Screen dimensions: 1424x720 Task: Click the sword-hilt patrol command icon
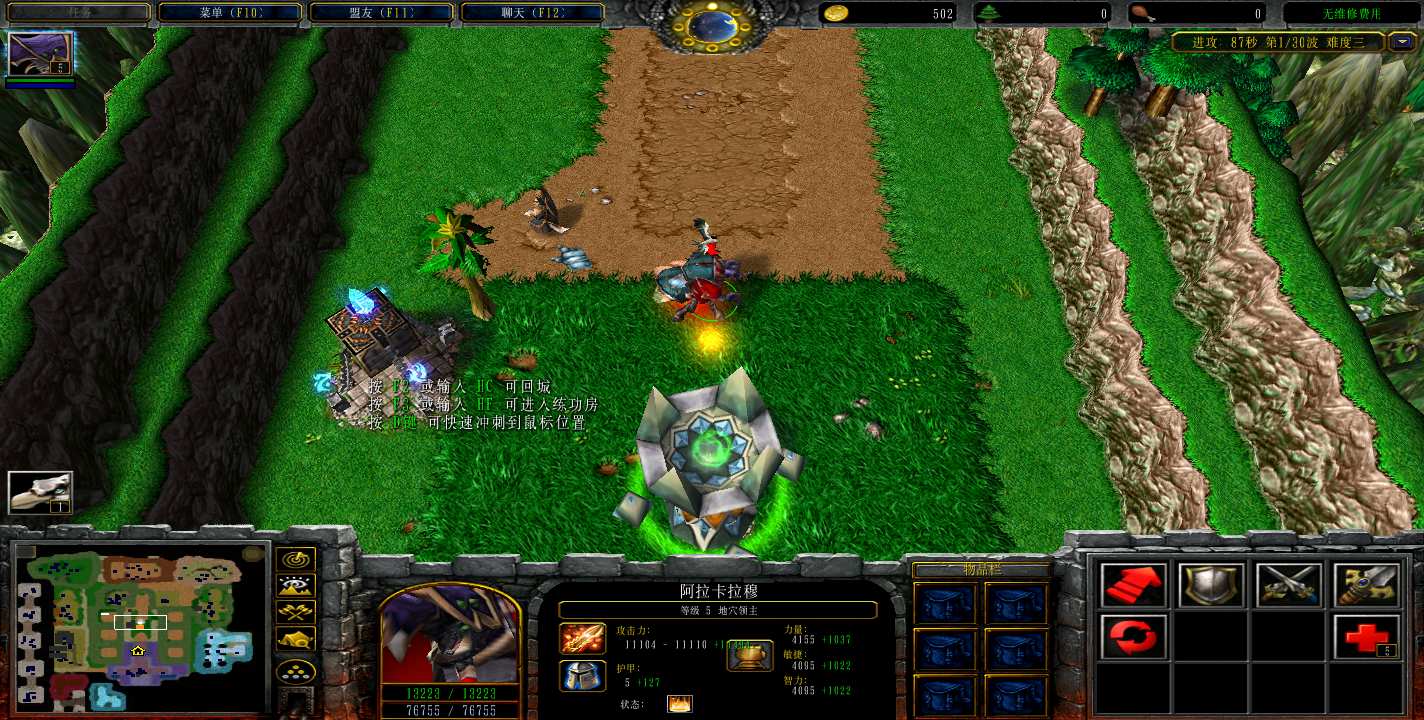[1366, 586]
